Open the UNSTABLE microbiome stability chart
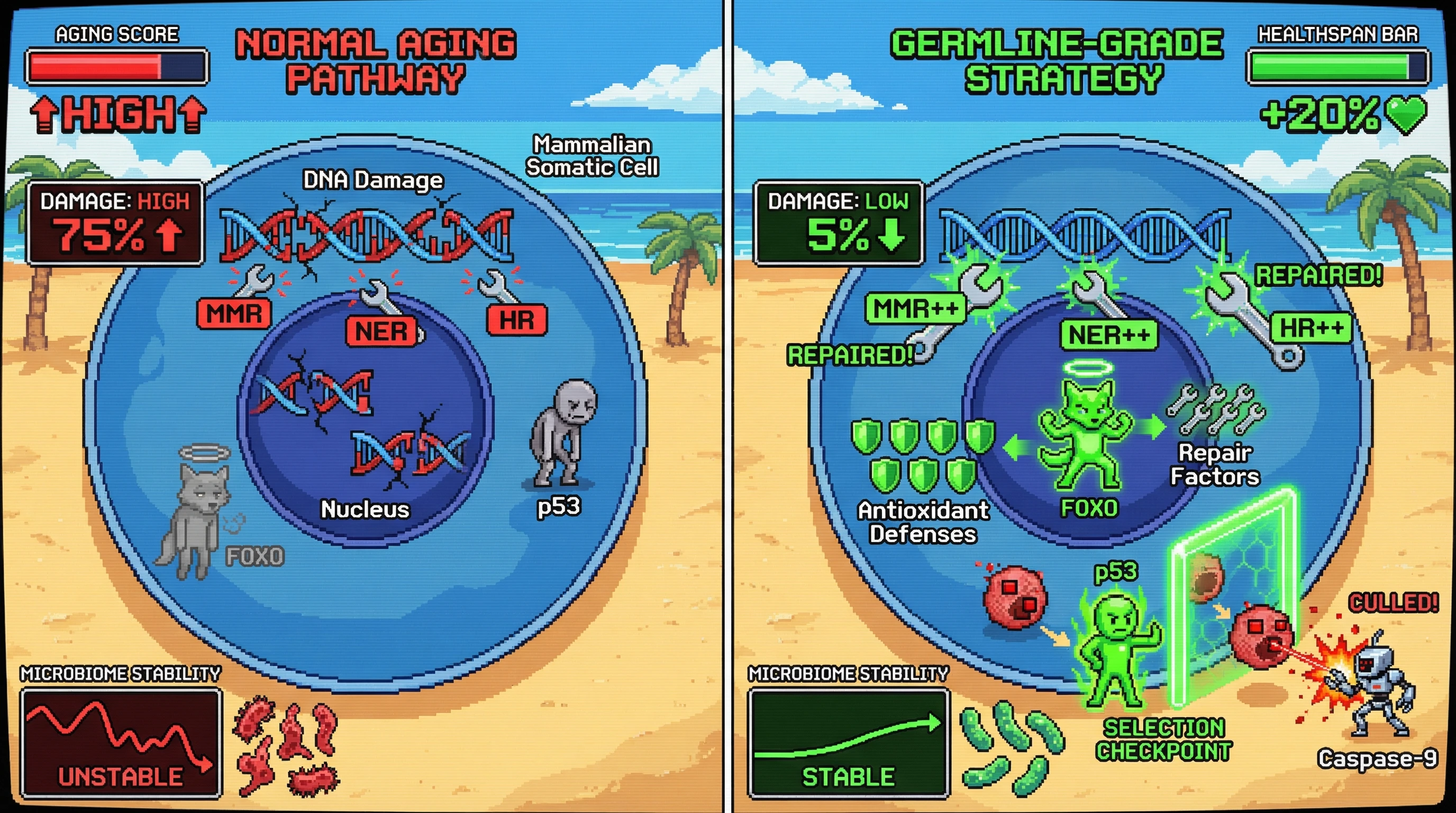This screenshot has height=813, width=1456. tap(121, 742)
